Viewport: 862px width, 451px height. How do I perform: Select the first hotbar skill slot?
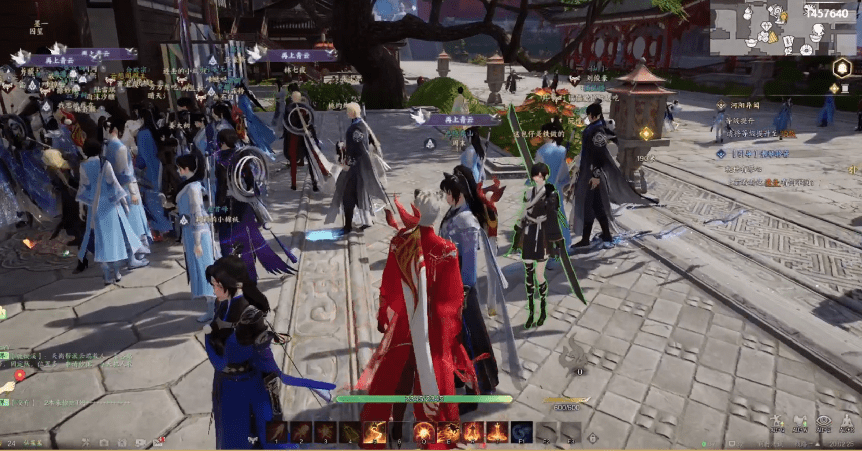coord(276,433)
